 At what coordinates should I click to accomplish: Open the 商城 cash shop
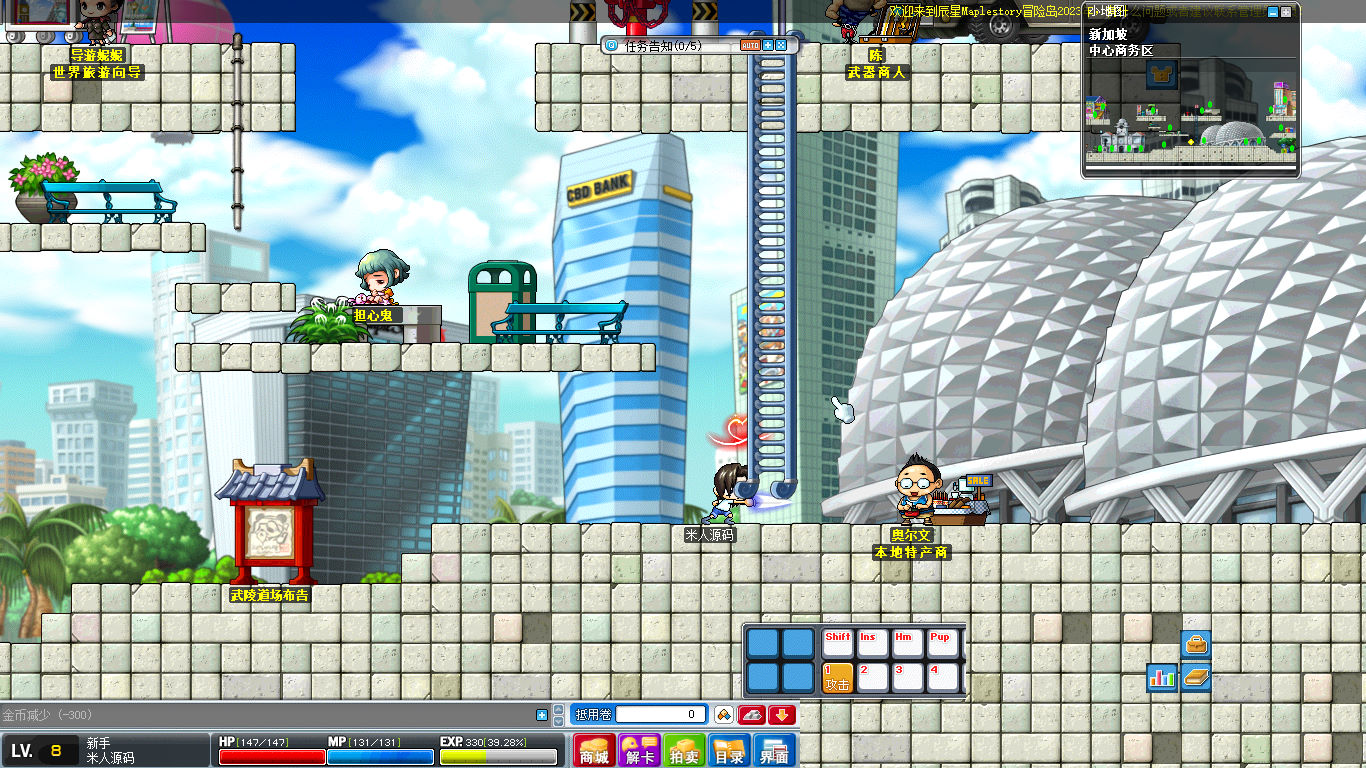(x=595, y=751)
